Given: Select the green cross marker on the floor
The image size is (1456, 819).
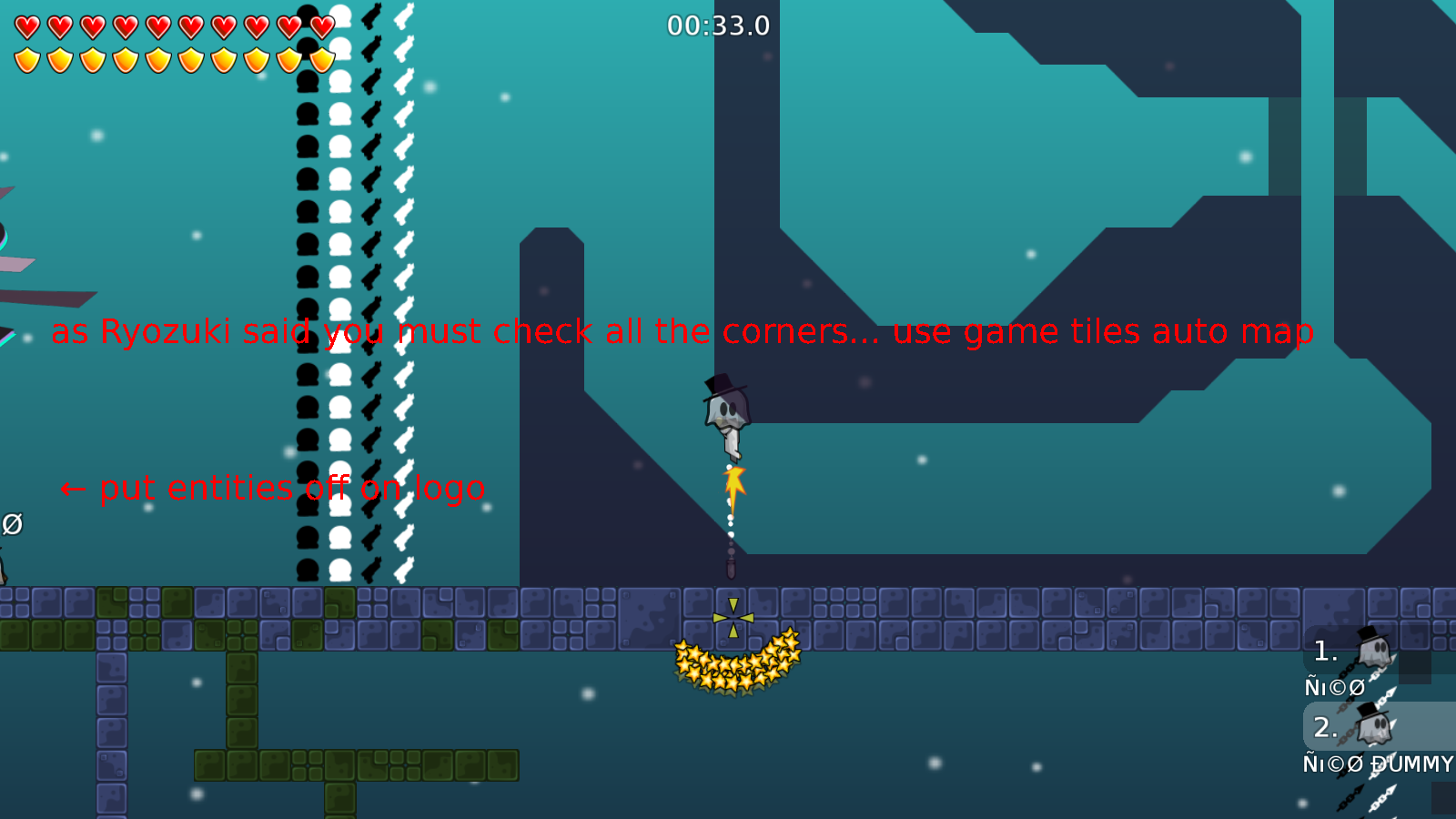Looking at the screenshot, I should tap(733, 617).
